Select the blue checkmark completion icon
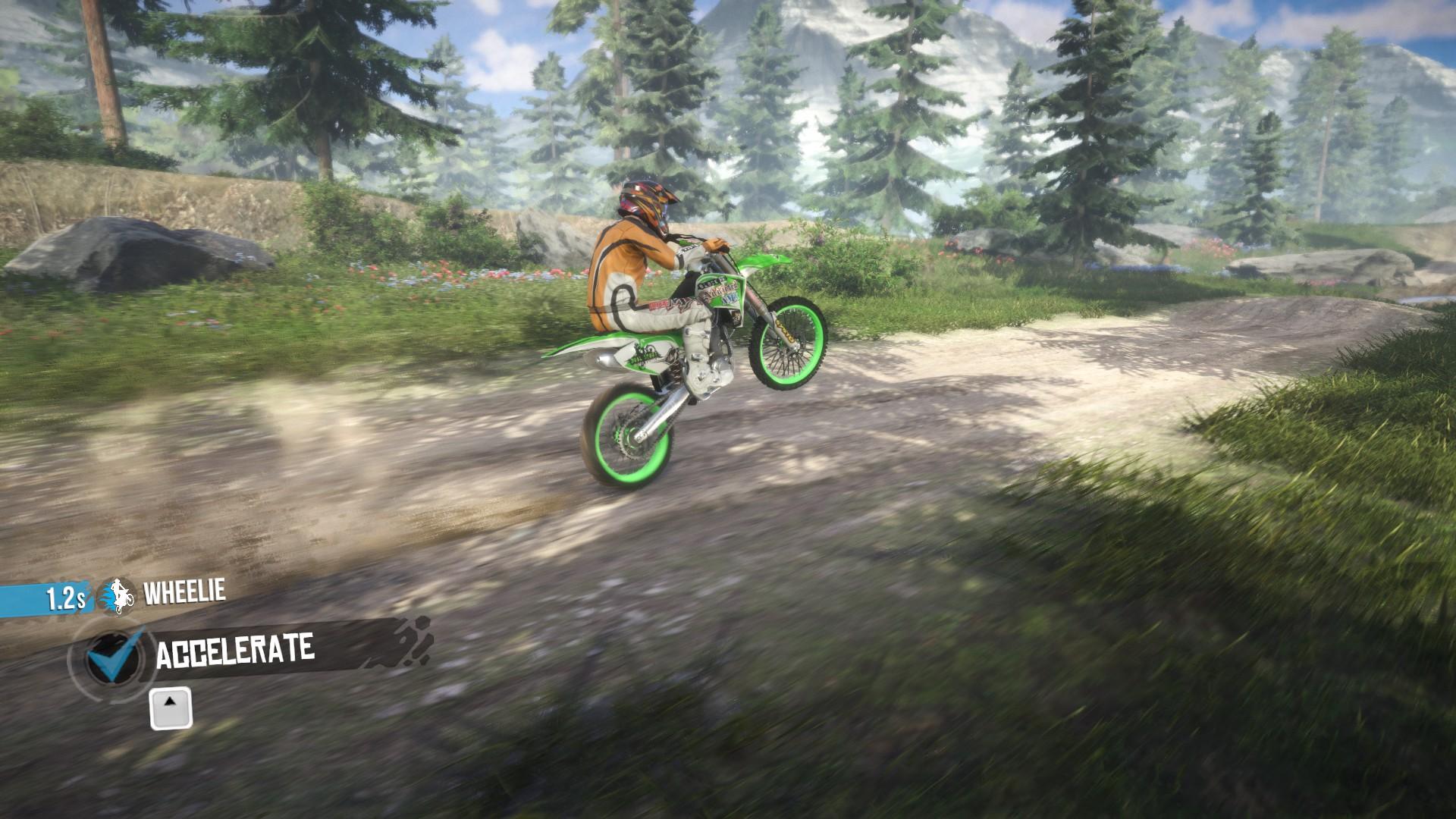The image size is (1456, 819). tap(110, 660)
